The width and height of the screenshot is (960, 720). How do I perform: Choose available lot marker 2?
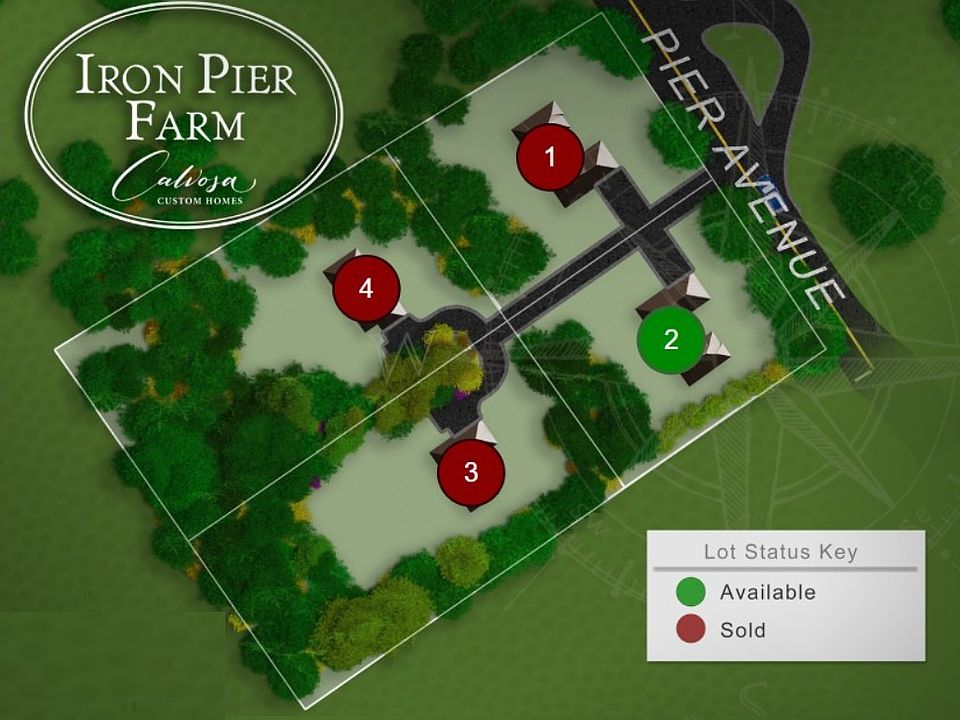point(671,339)
